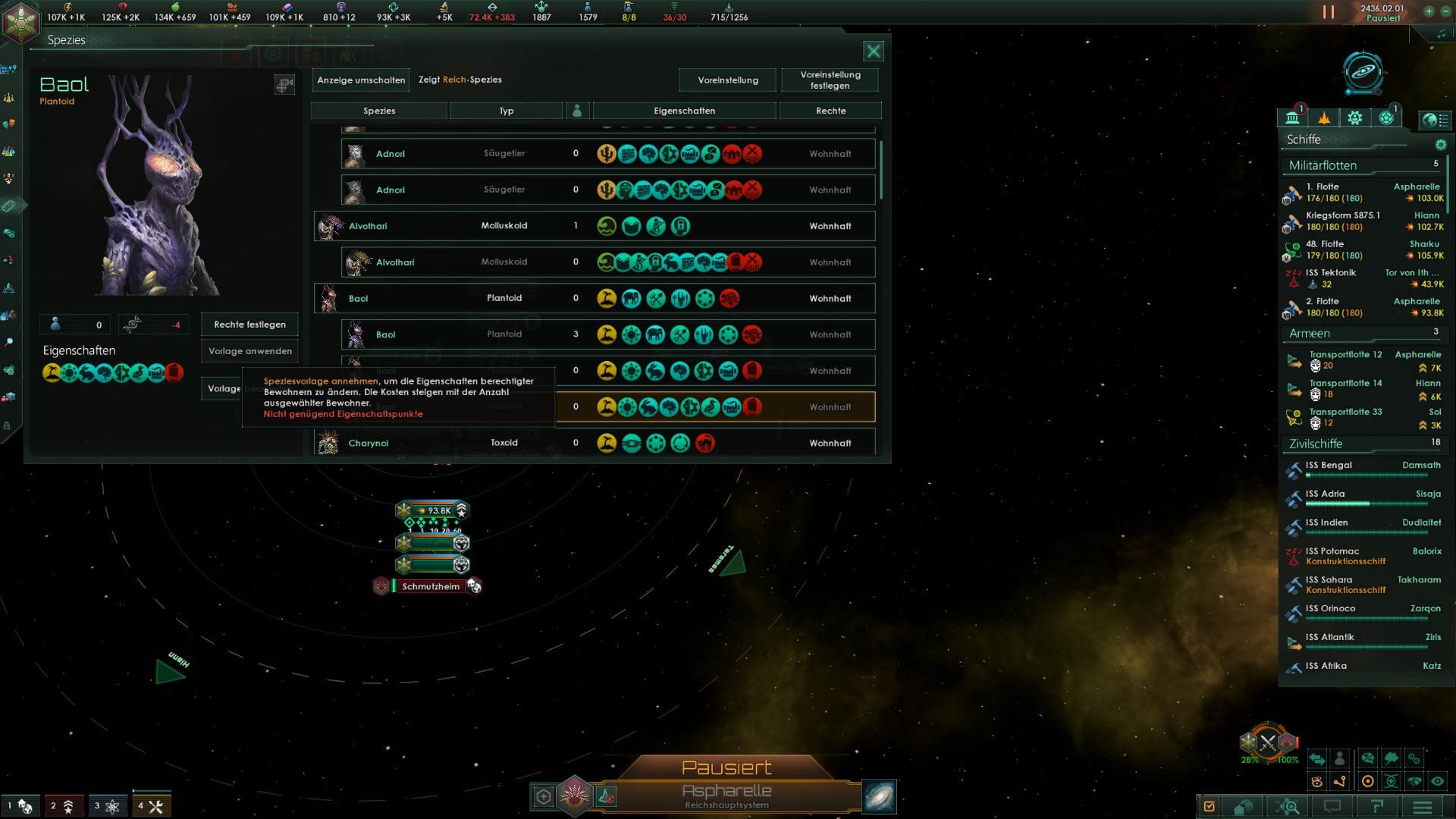Select the diplomacy handshake map mode icon
The width and height of the screenshot is (1456, 819).
(x=1415, y=780)
